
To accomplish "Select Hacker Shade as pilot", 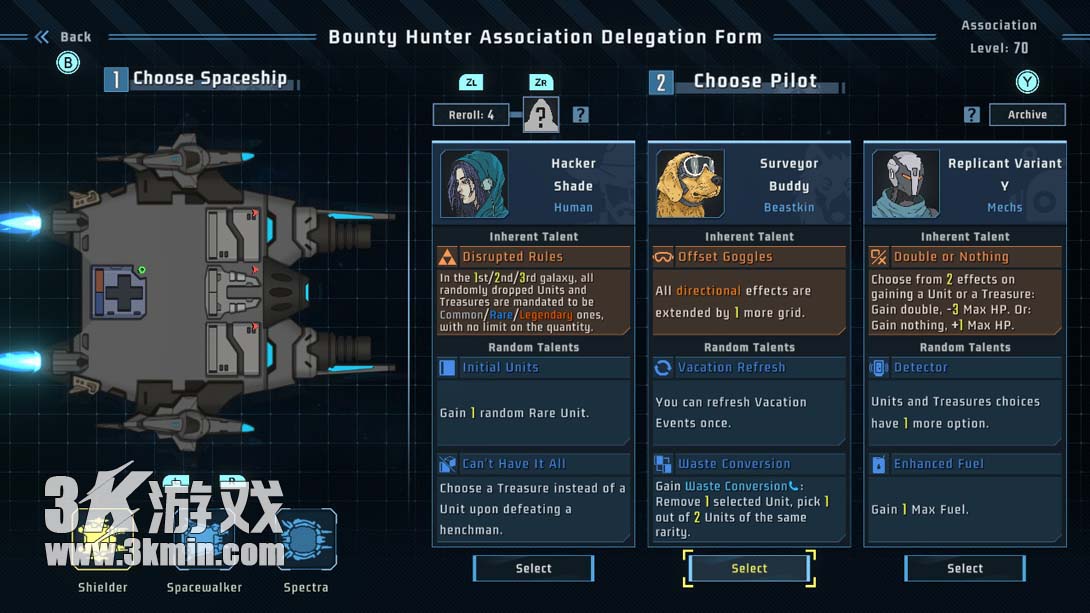I will 533,568.
